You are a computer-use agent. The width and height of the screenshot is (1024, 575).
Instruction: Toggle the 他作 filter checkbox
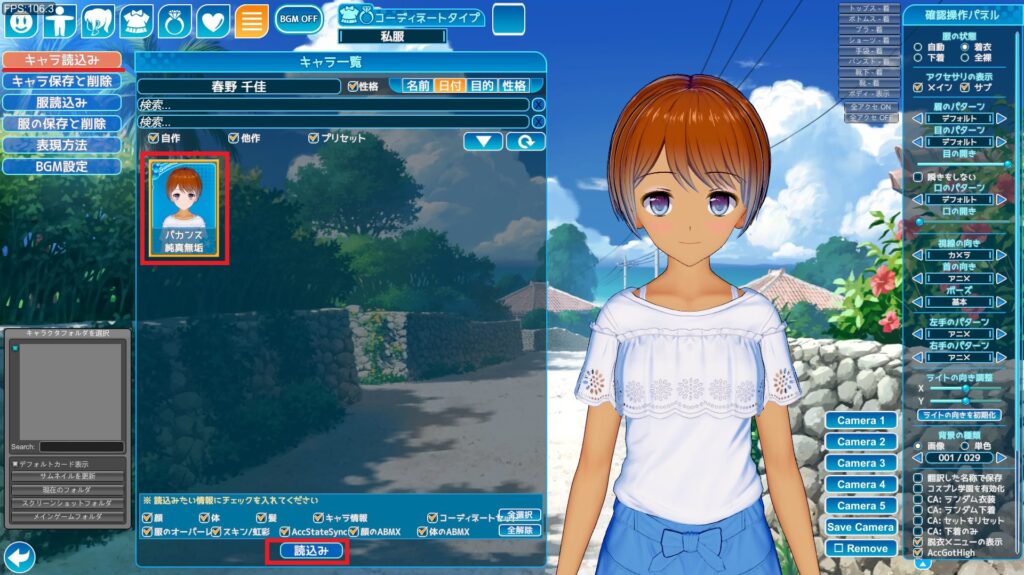pos(233,138)
